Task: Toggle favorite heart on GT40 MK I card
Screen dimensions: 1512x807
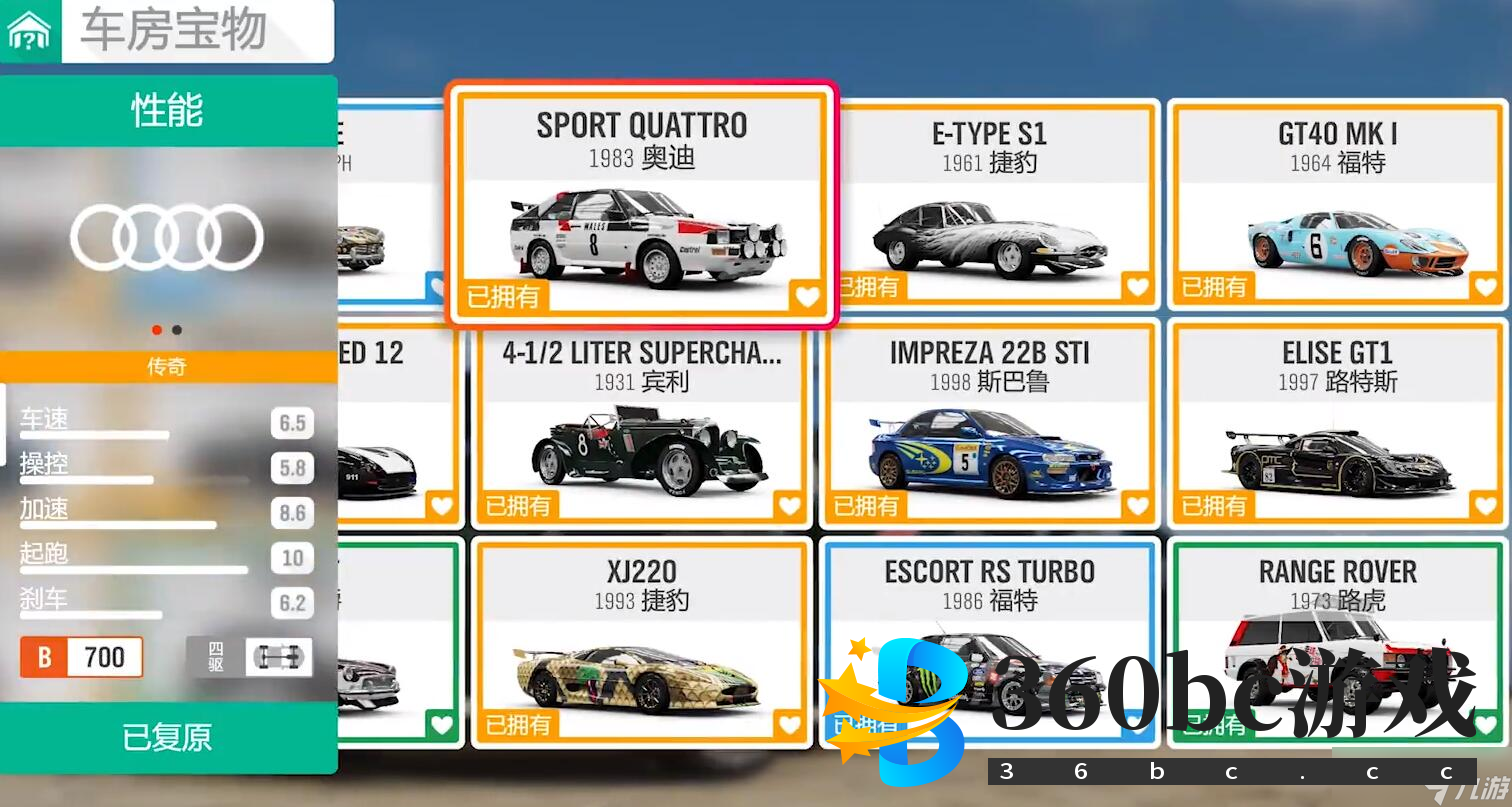Action: tap(1485, 288)
